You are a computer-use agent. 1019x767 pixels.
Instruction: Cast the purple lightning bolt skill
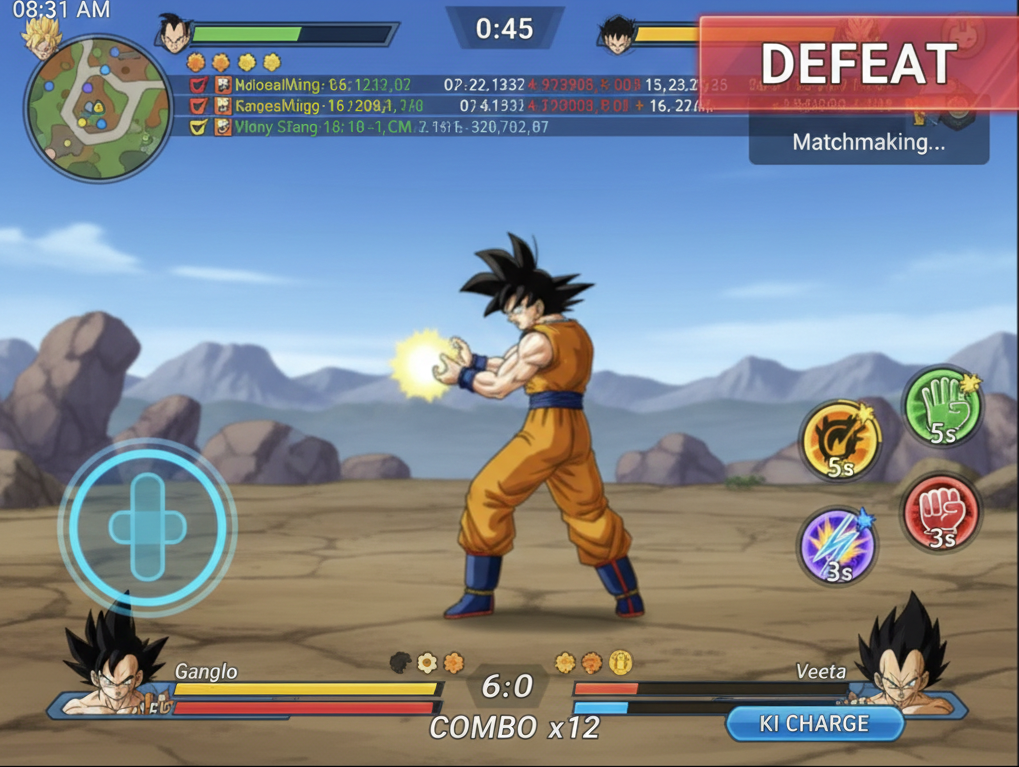838,545
